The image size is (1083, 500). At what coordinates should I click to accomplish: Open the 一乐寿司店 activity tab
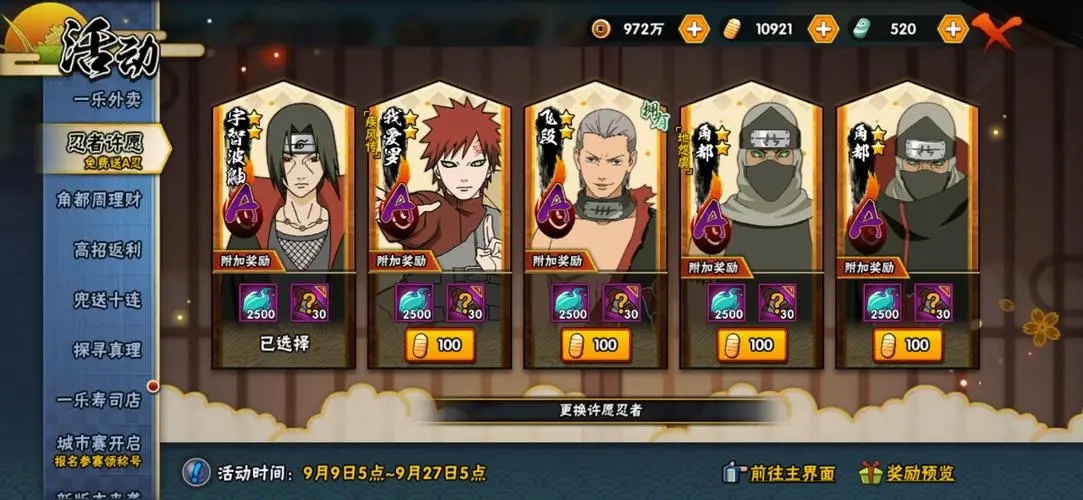[99, 399]
